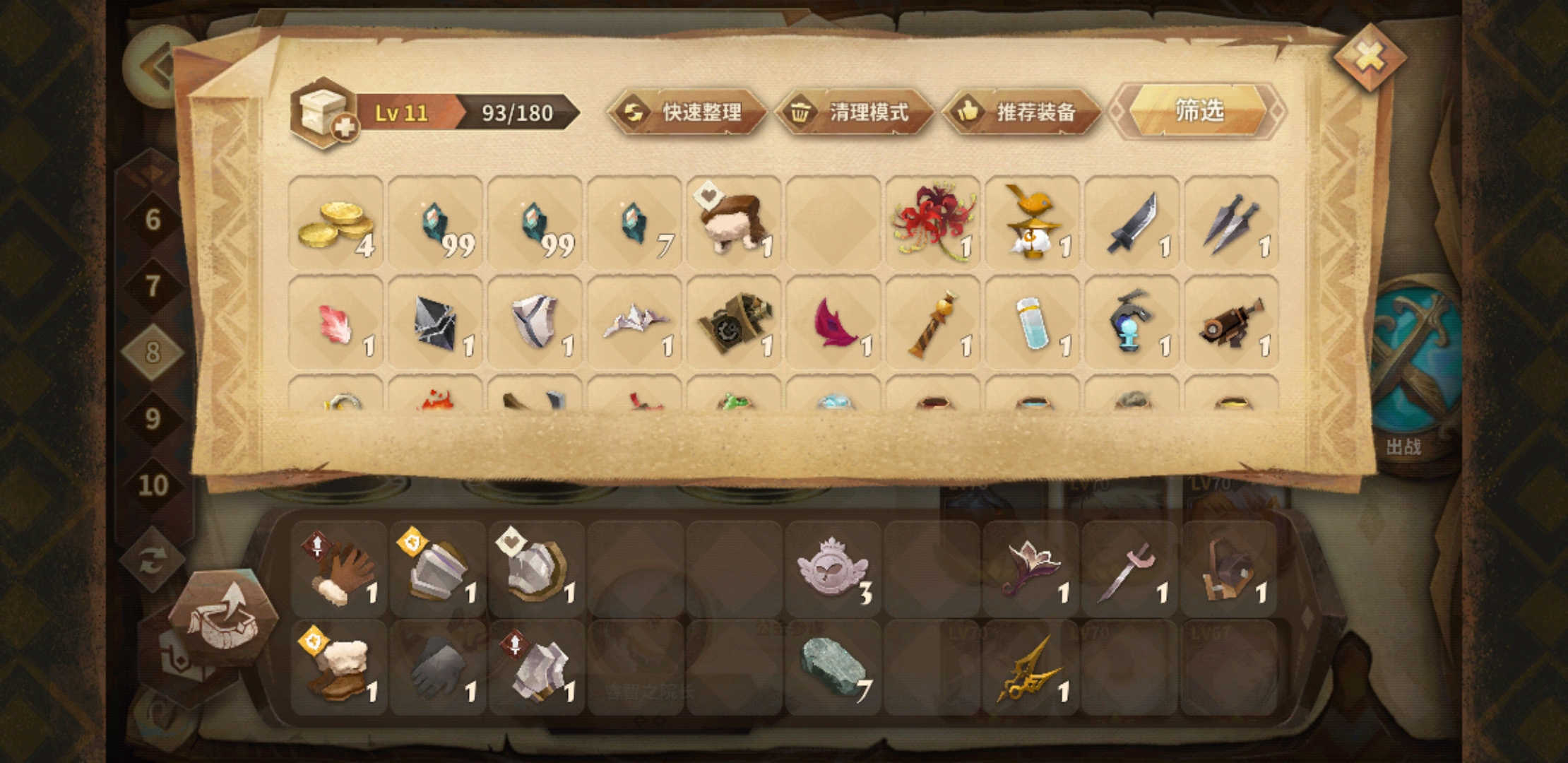The width and height of the screenshot is (1568, 763).
Task: Choose the twin kunai daggers slot
Action: tap(1231, 223)
